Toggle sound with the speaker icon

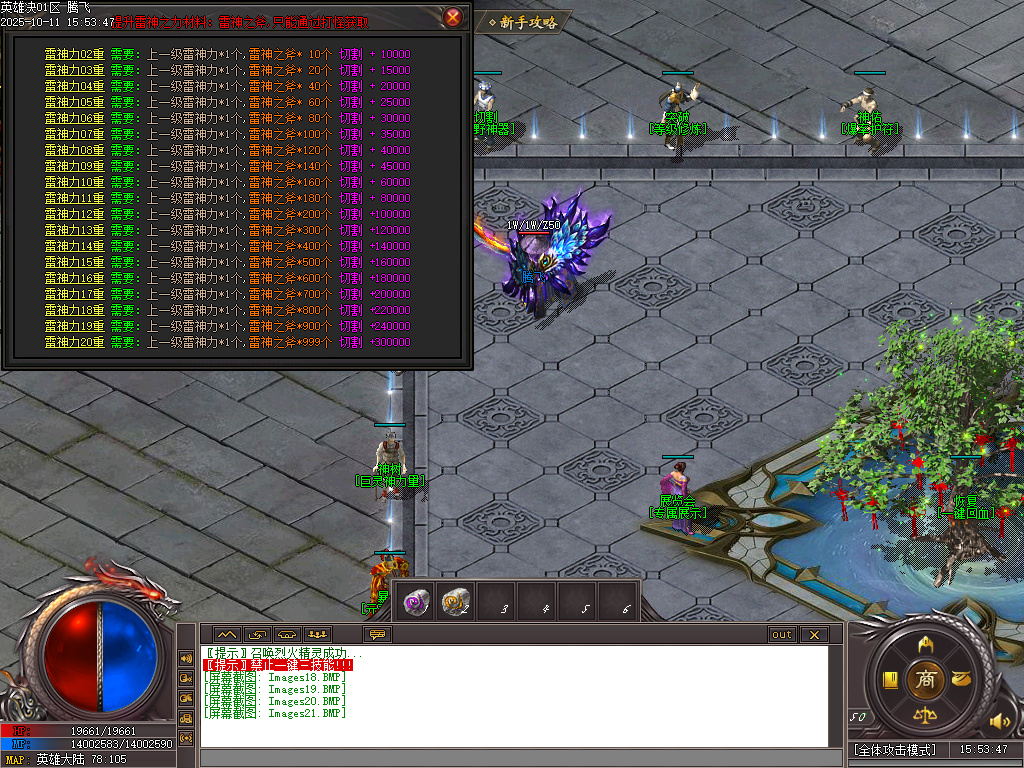[998, 721]
